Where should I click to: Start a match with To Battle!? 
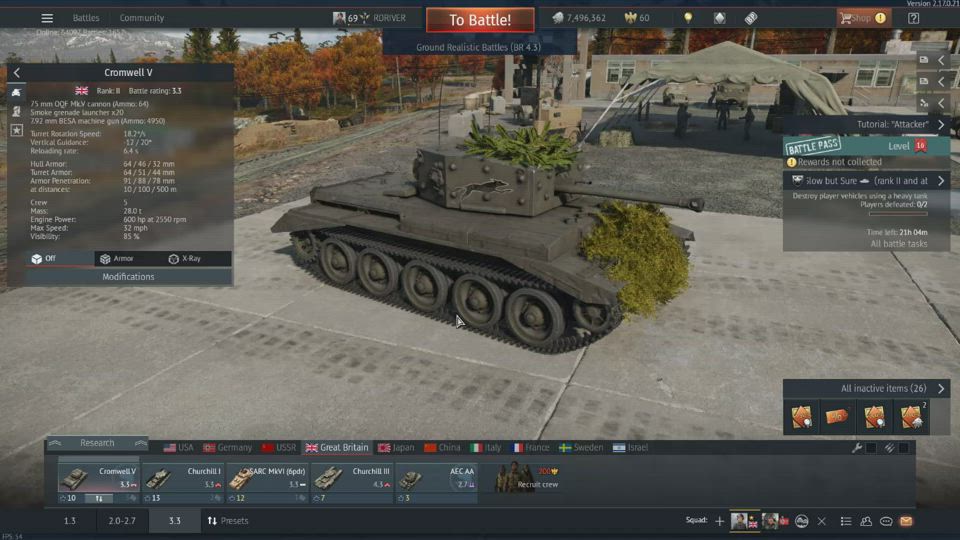pyautogui.click(x=479, y=19)
